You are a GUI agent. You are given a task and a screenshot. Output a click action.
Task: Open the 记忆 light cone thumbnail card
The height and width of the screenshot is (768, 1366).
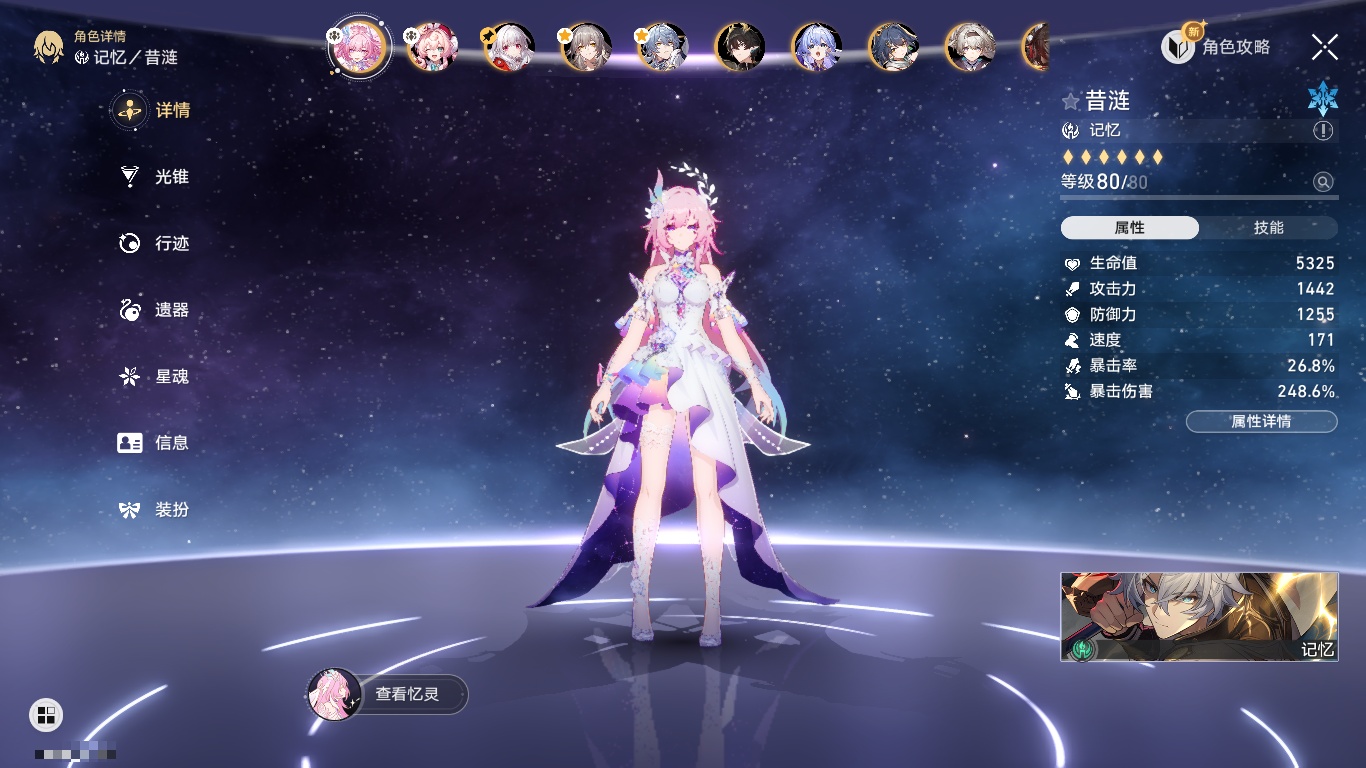point(1199,617)
